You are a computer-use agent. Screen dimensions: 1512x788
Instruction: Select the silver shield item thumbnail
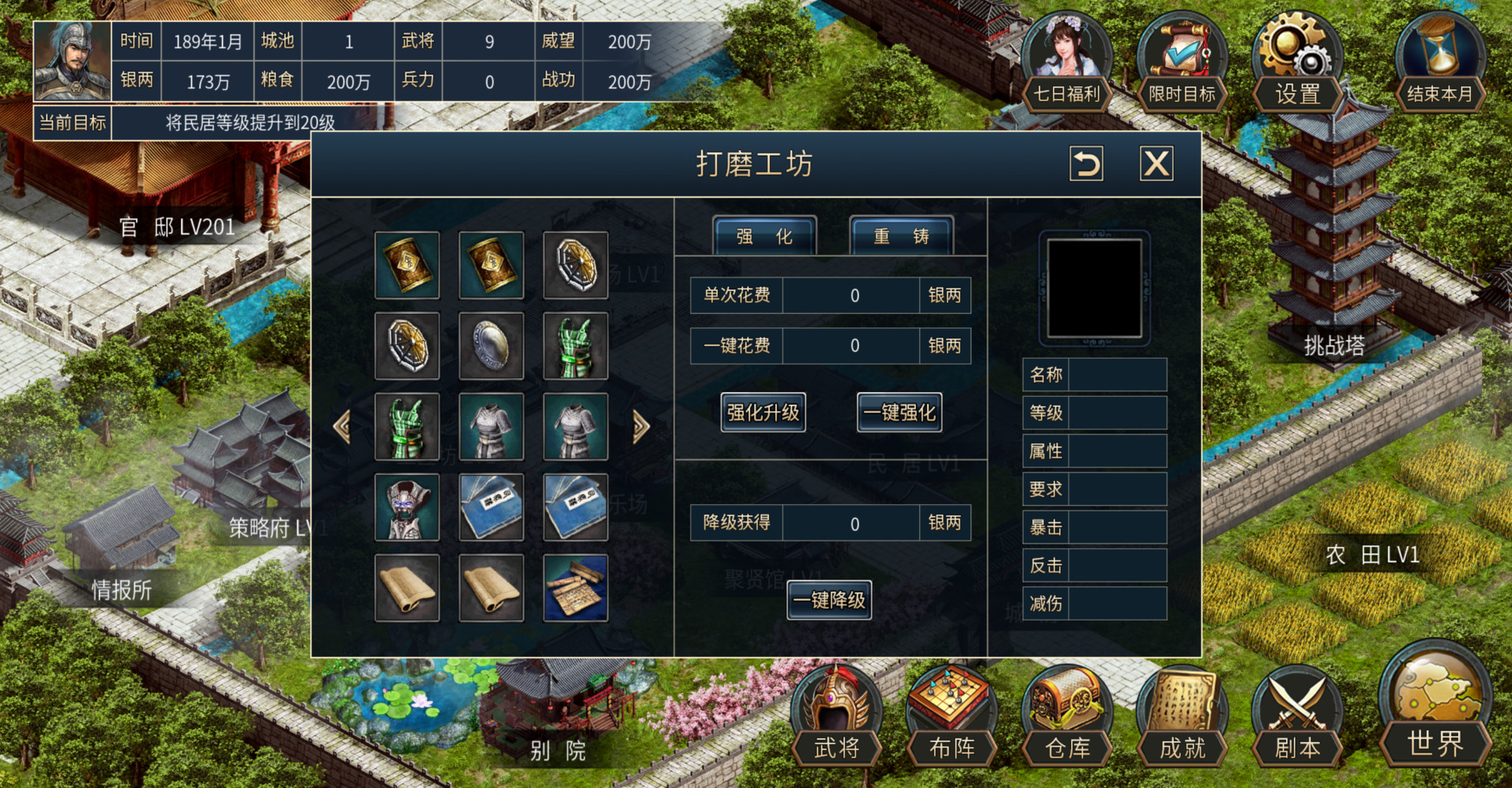coord(491,345)
